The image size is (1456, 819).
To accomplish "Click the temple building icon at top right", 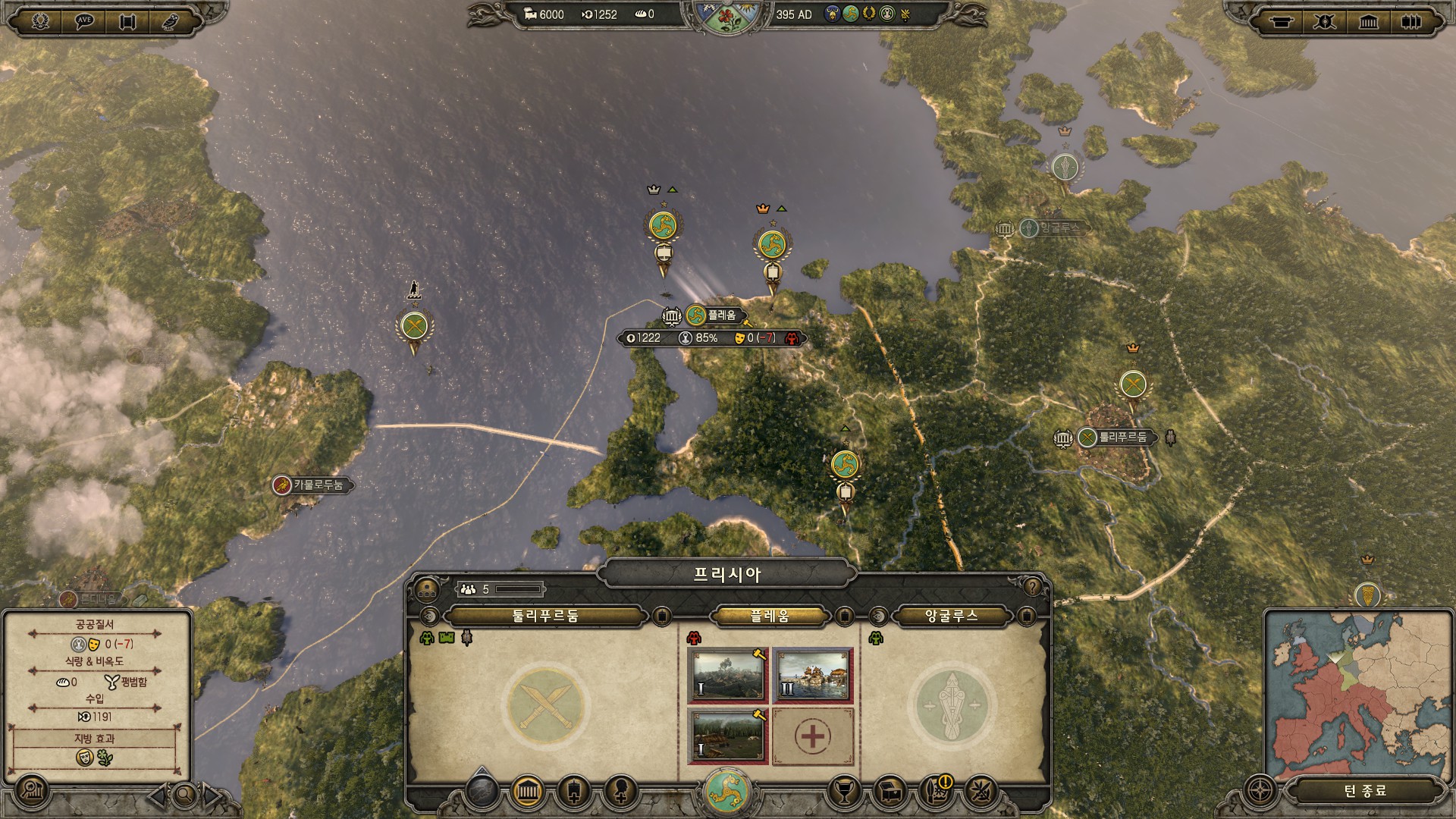I will [x=1368, y=21].
